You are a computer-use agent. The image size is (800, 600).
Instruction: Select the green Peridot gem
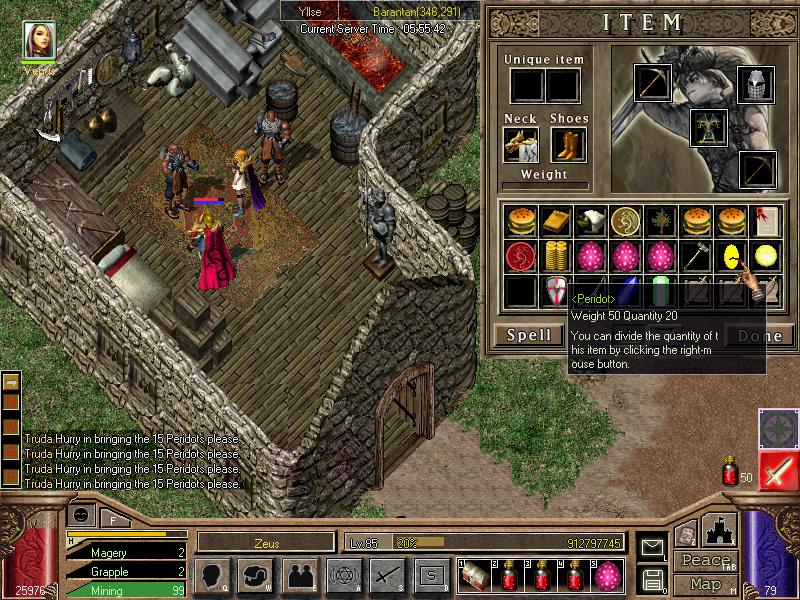tap(660, 291)
